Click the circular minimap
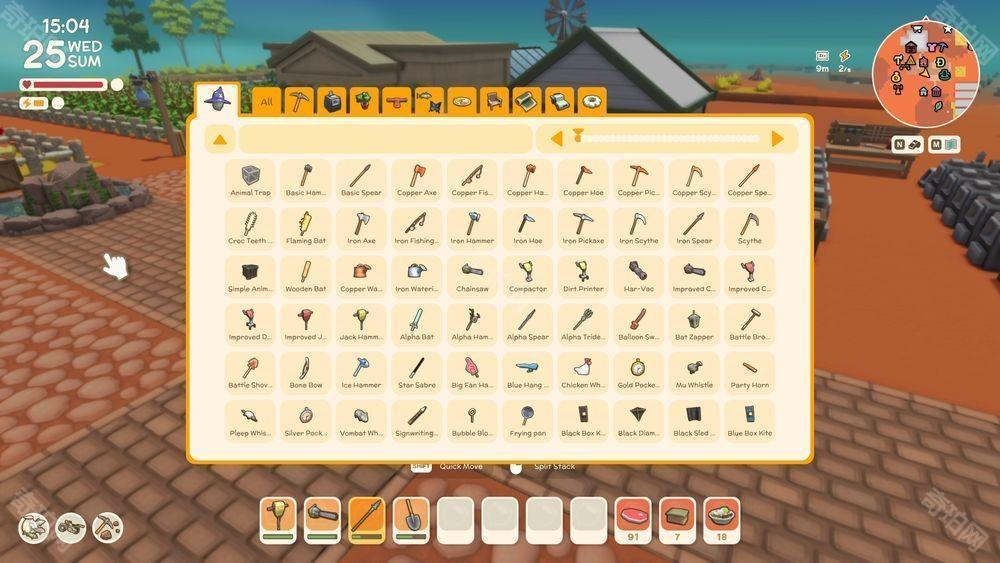The image size is (1000, 563). (925, 73)
